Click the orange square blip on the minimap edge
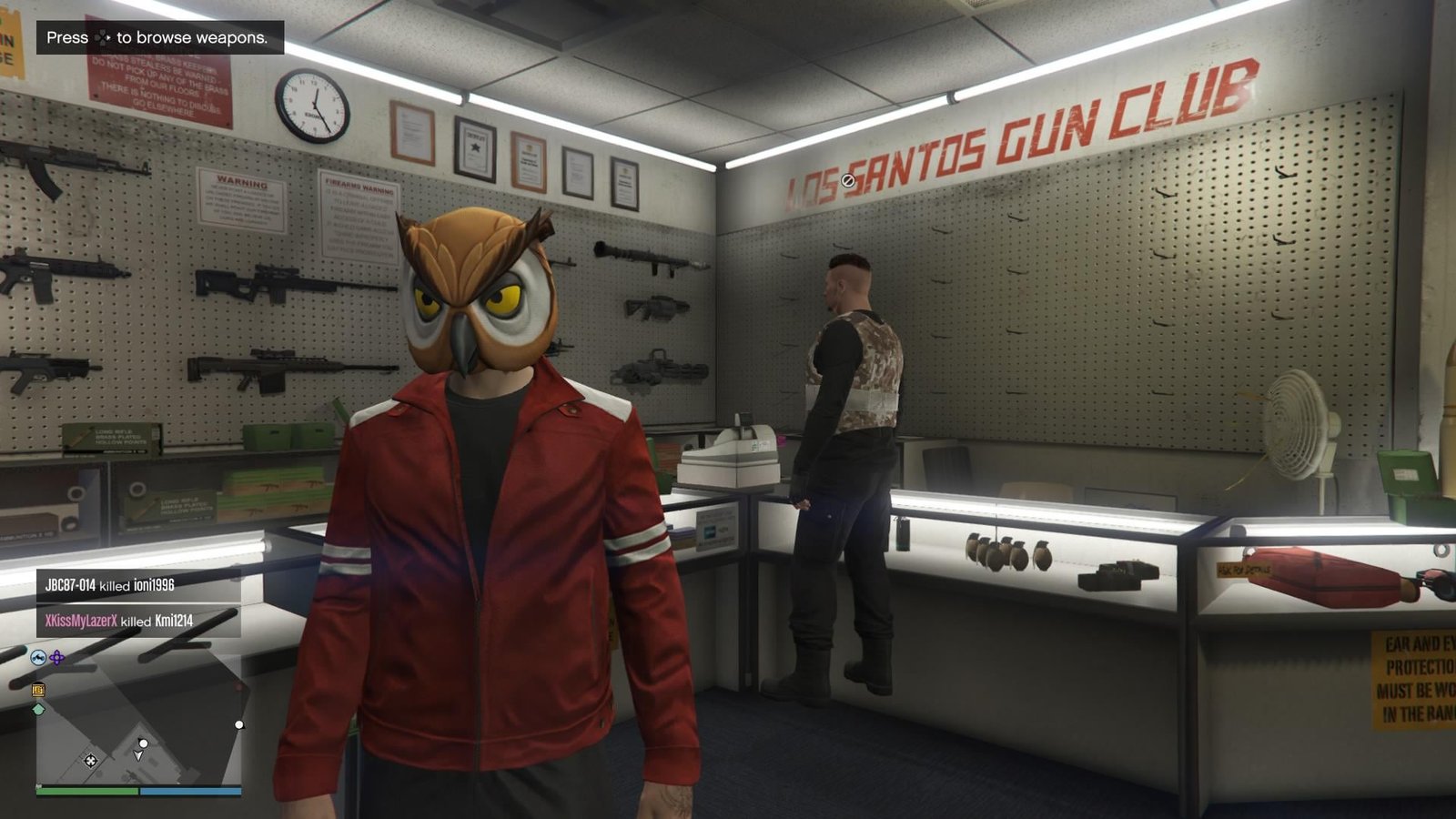 coord(38,690)
